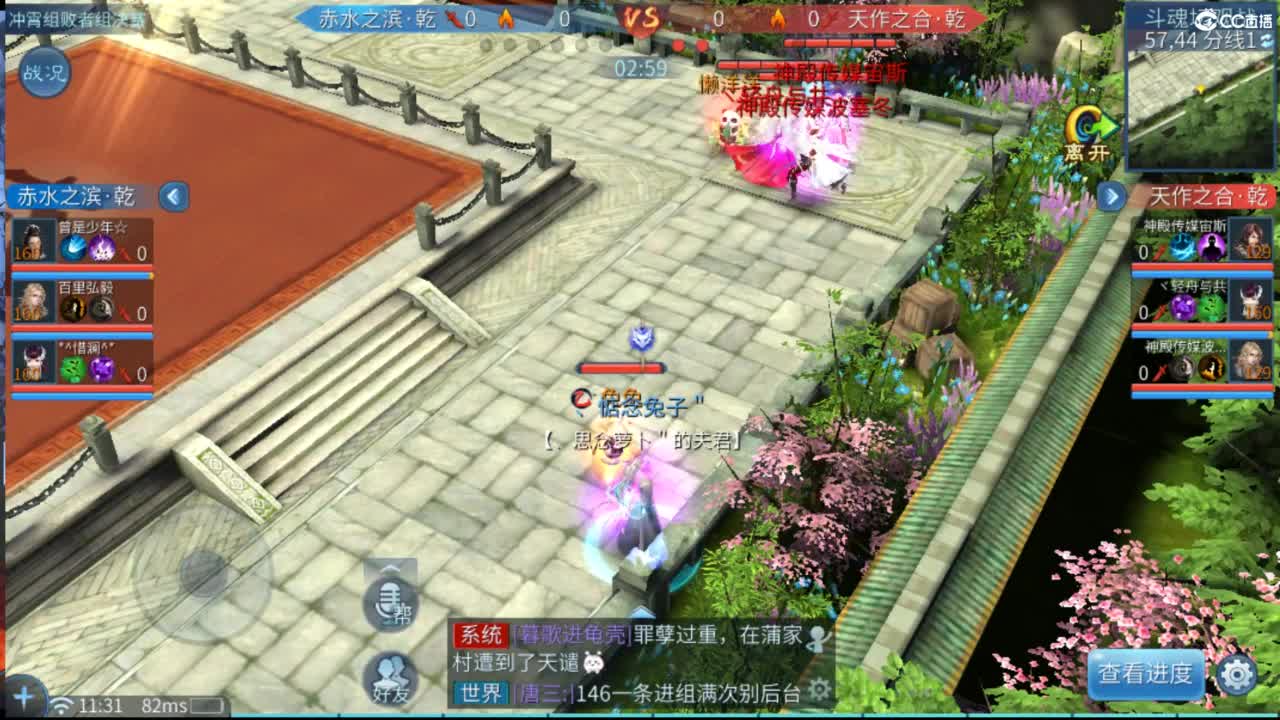
Task: Click the settings gear beside 查看进度
Action: click(1237, 676)
